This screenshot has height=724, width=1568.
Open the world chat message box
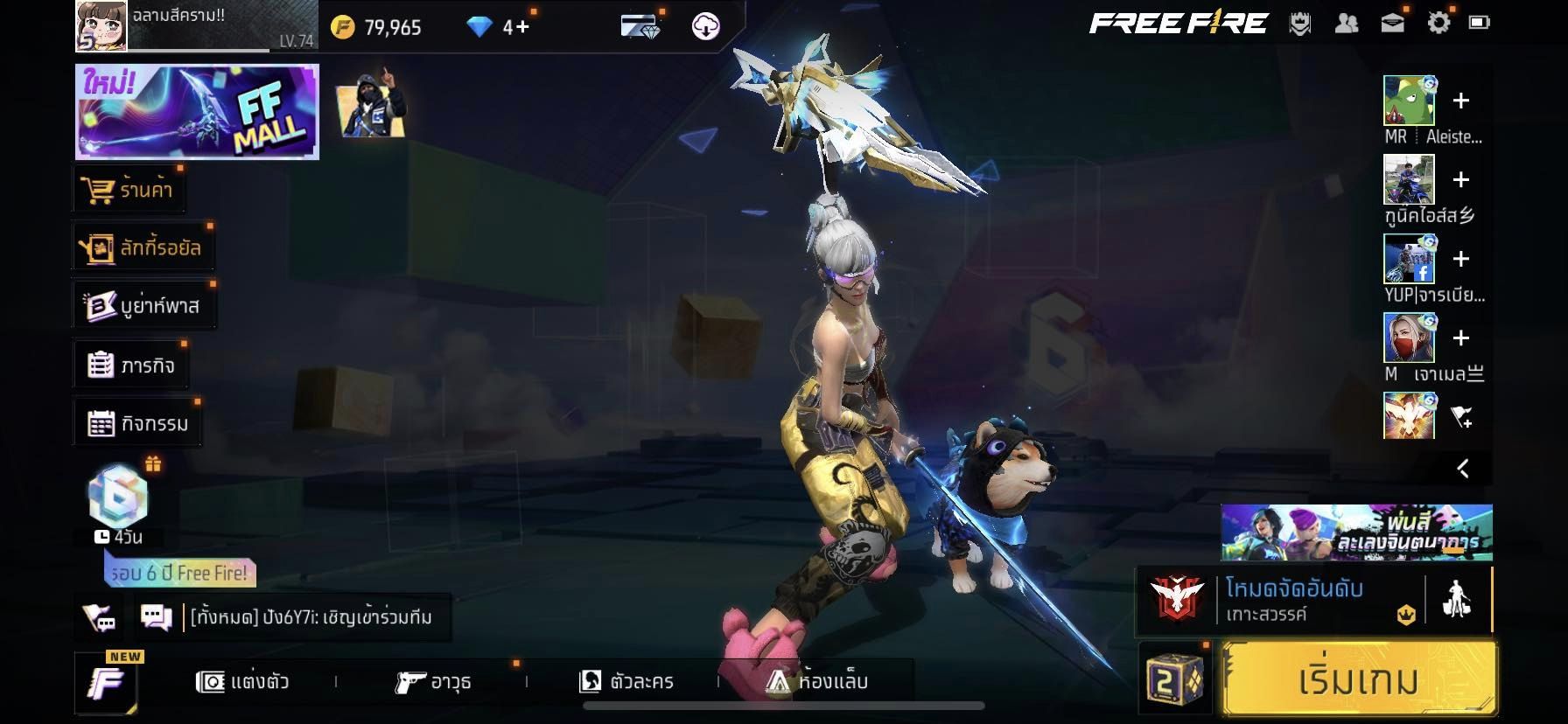(x=311, y=617)
